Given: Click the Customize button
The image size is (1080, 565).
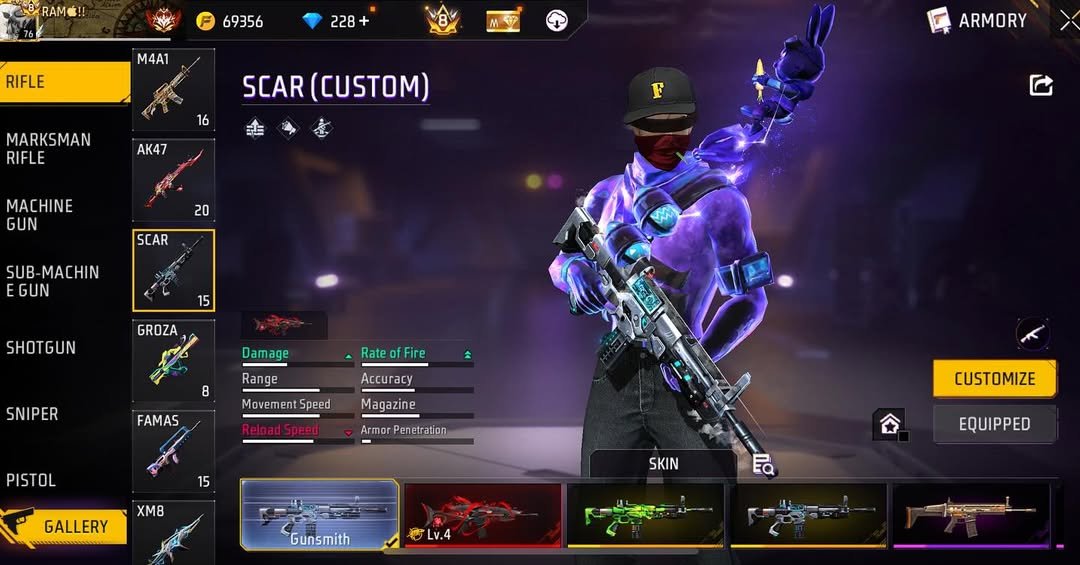Looking at the screenshot, I should click(994, 379).
